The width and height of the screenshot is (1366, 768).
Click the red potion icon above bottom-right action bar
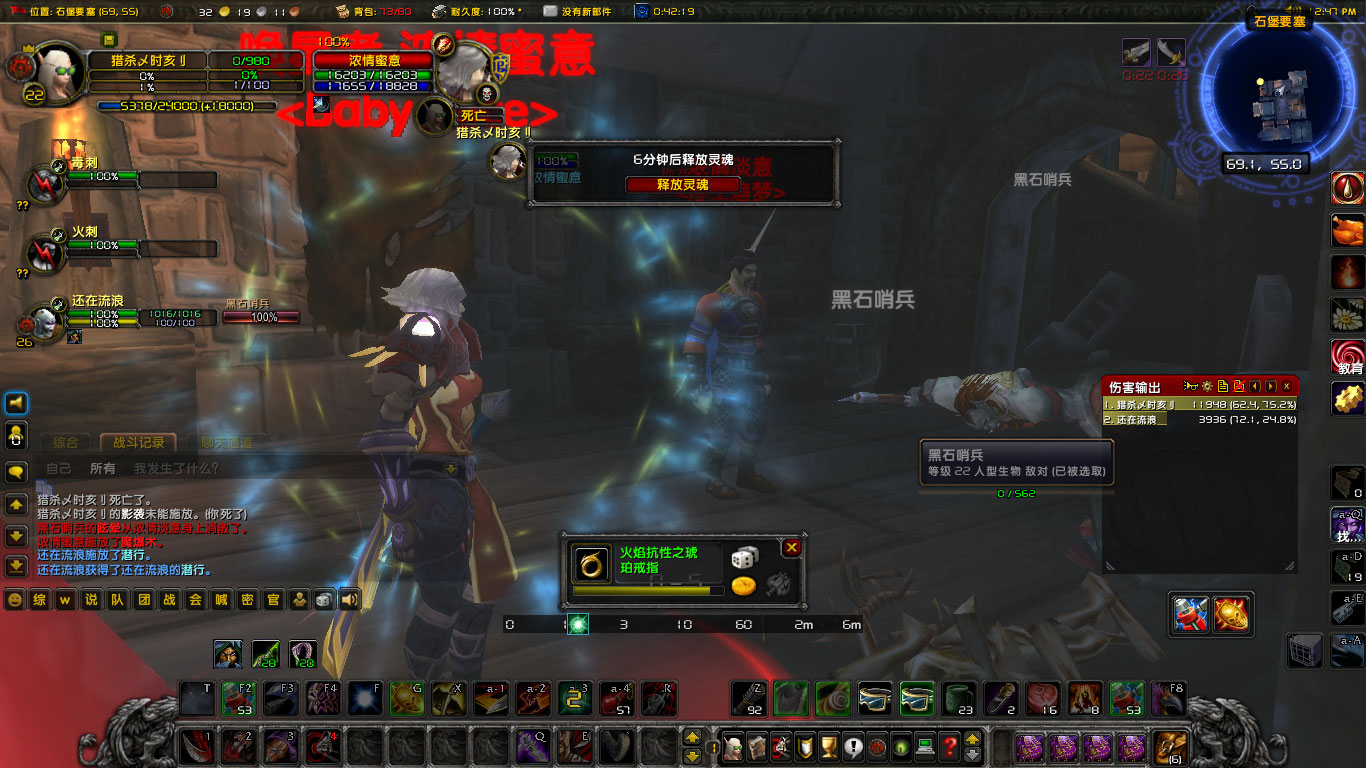click(x=1191, y=615)
